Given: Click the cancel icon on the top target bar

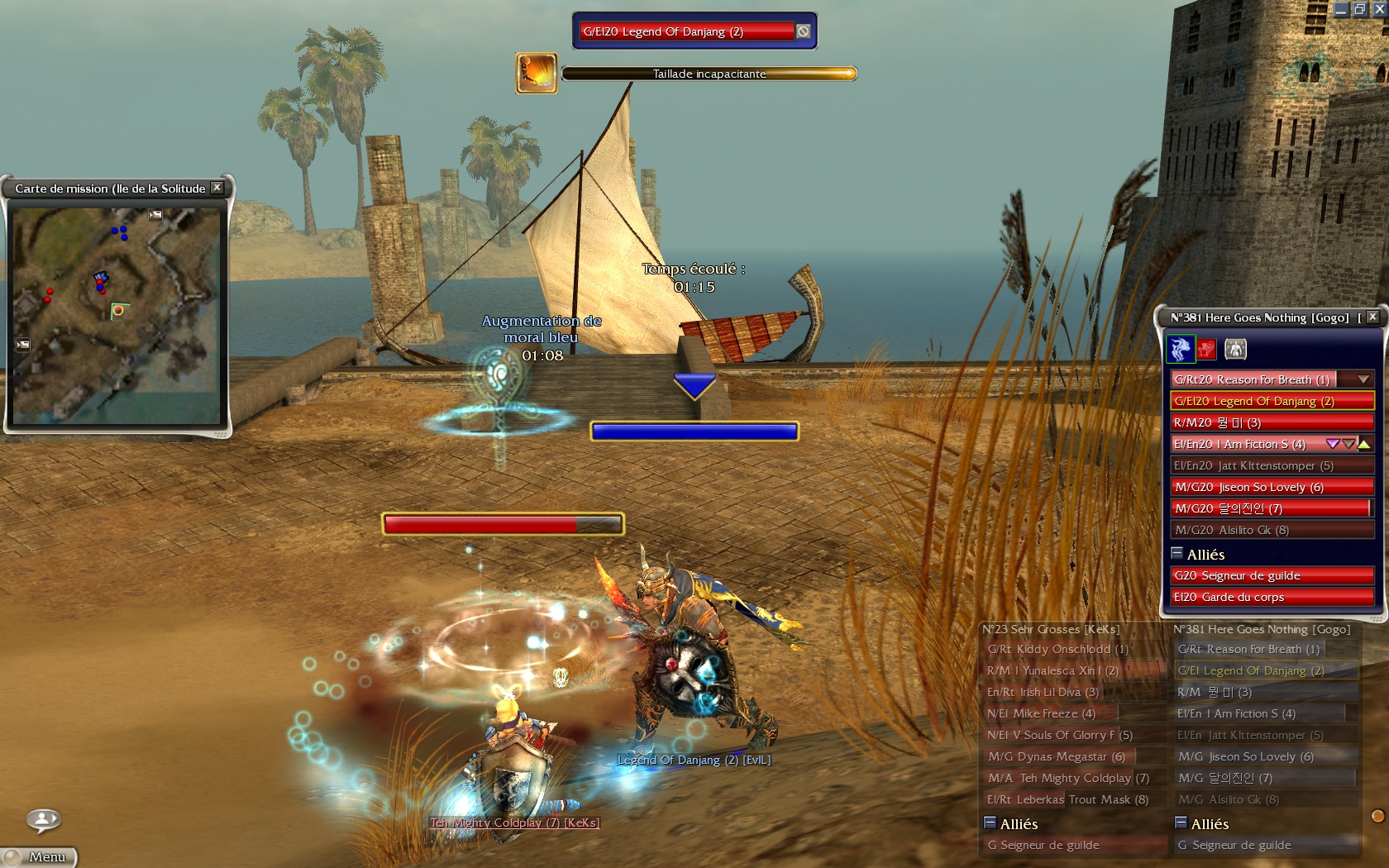Looking at the screenshot, I should [x=803, y=31].
